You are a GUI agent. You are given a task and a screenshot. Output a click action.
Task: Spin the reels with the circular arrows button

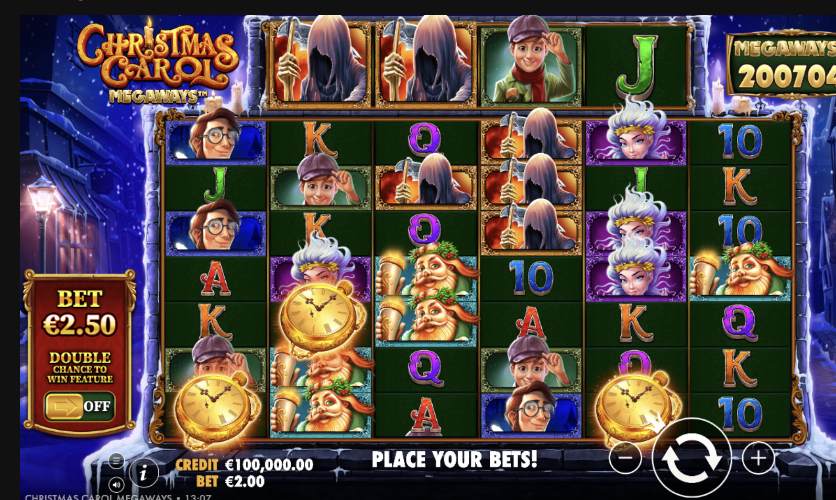[x=691, y=459]
